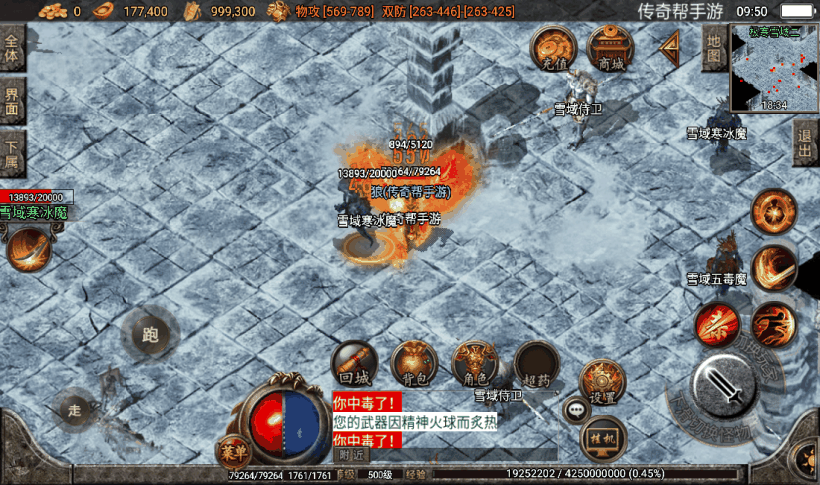The image size is (820, 485).
Task: Open the 背包 bag inventory
Action: click(414, 364)
